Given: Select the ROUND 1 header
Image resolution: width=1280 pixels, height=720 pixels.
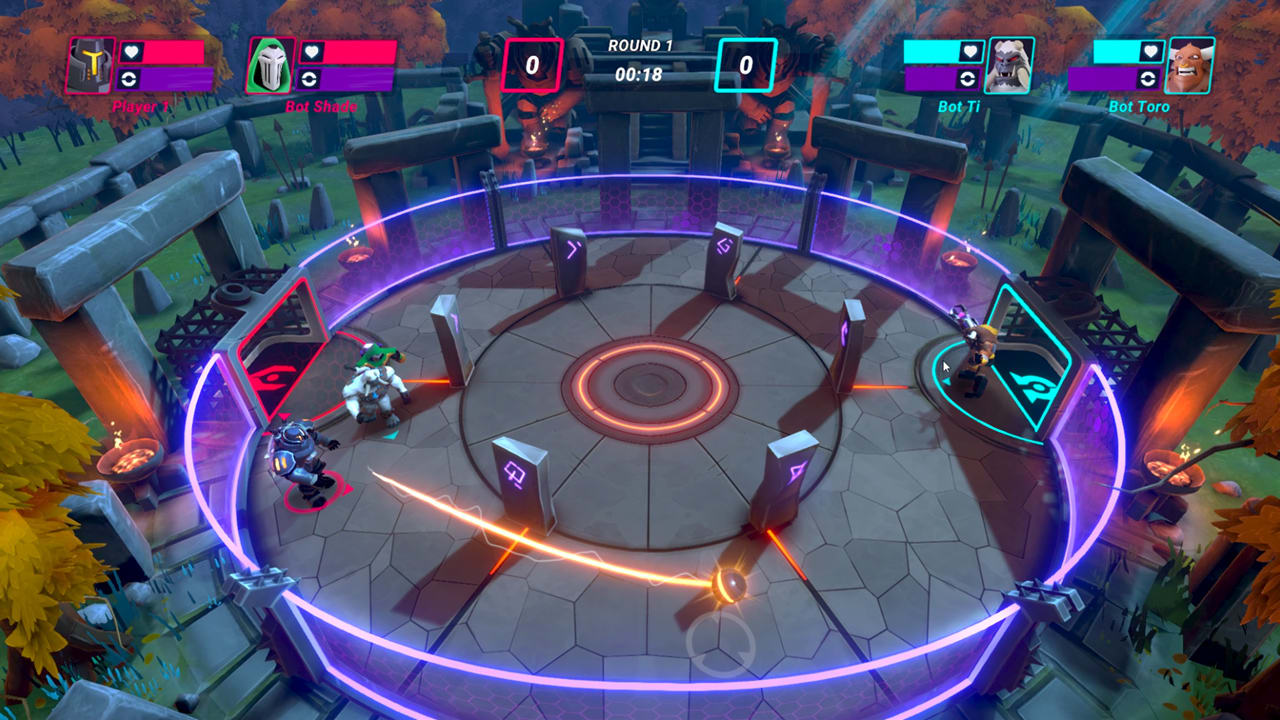Looking at the screenshot, I should point(640,47).
